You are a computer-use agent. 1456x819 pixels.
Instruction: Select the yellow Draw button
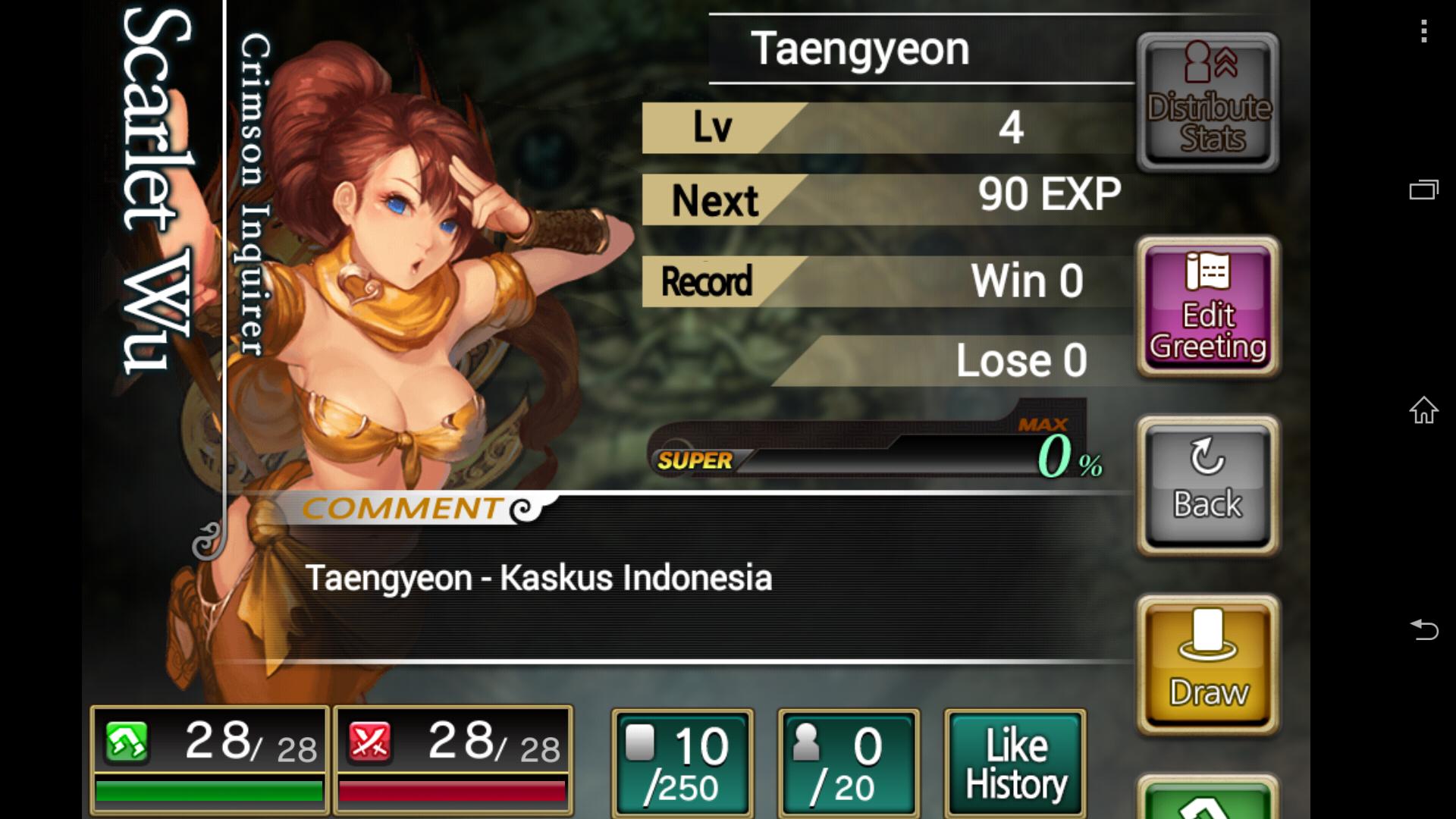click(1208, 665)
